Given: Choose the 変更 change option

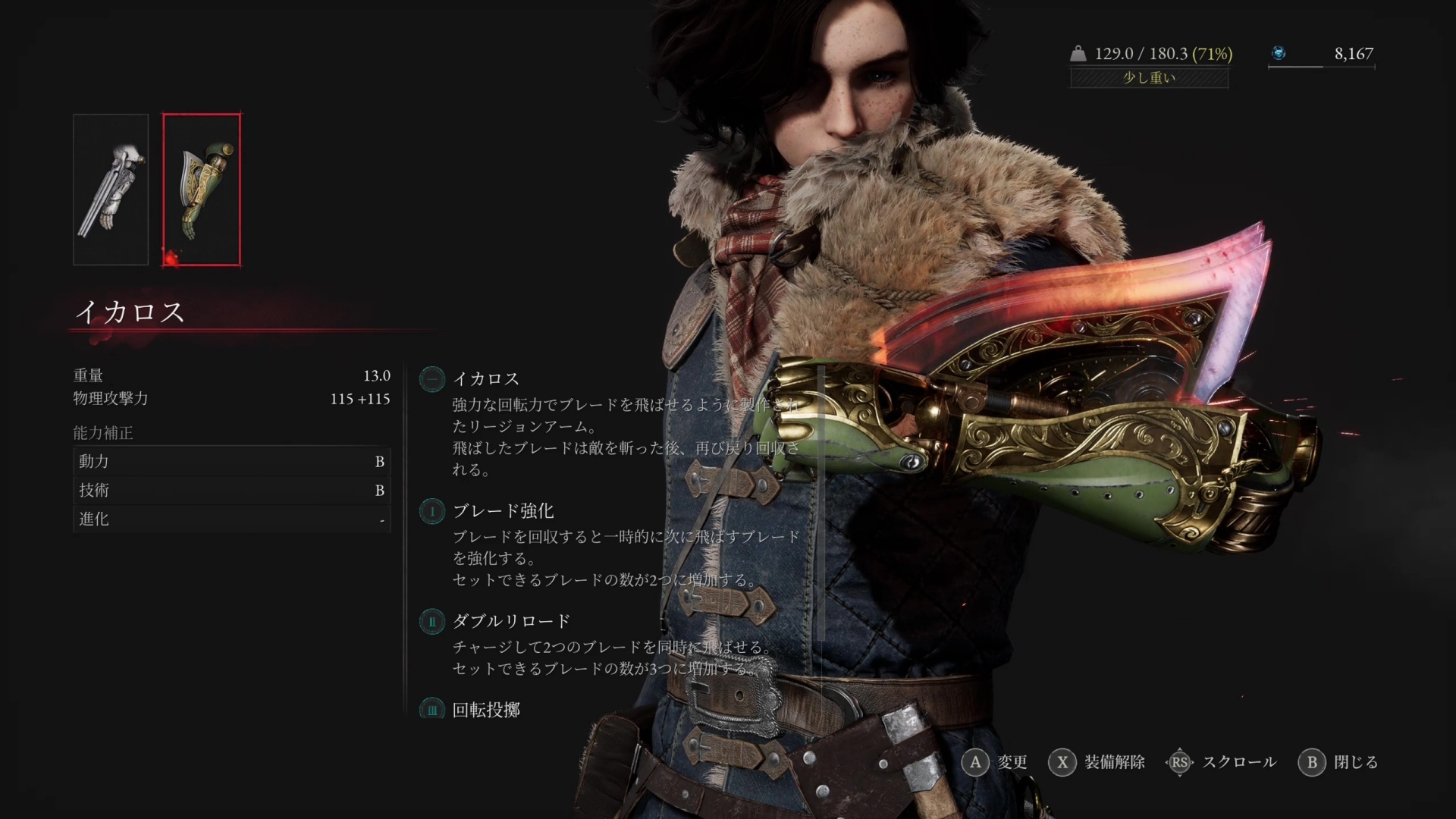Looking at the screenshot, I should pyautogui.click(x=994, y=762).
